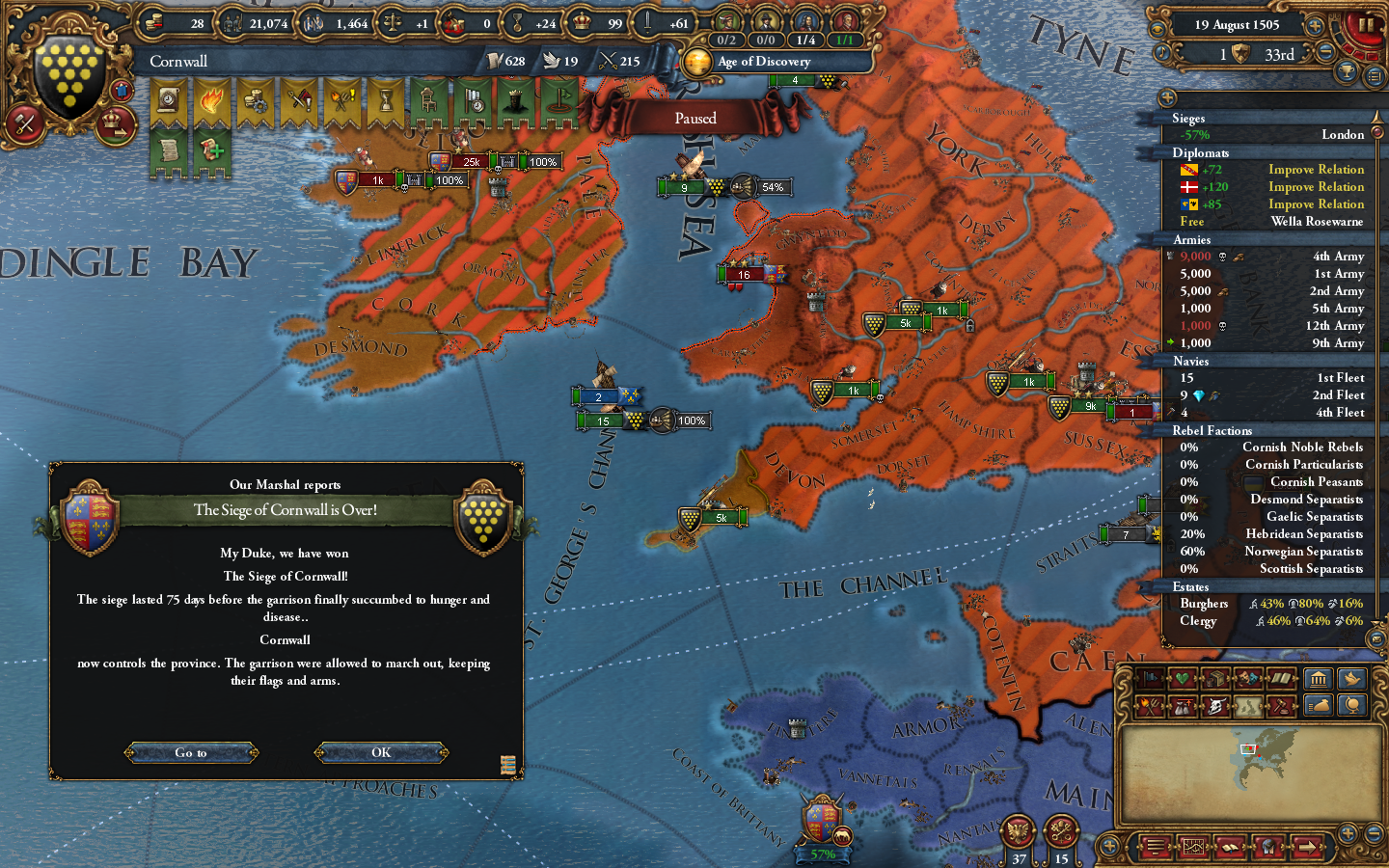1389x868 pixels.
Task: Toggle the revolt risk mapmode
Action: (1149, 708)
